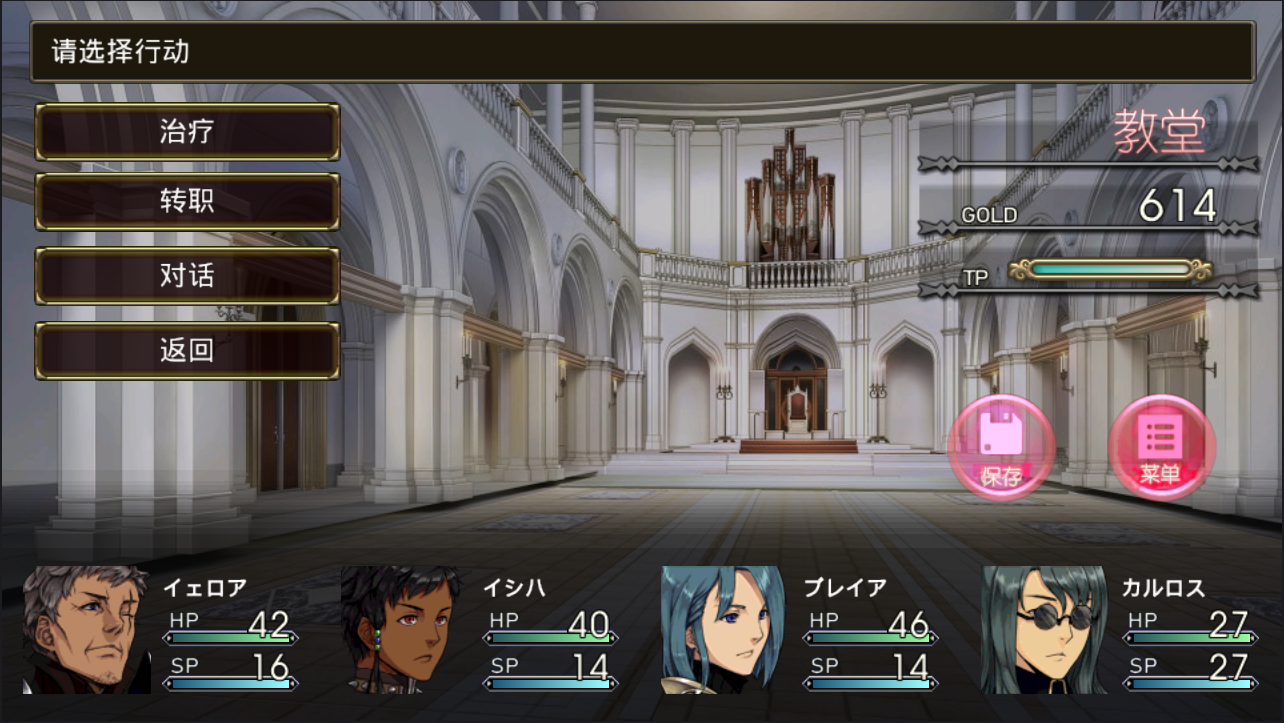Choose party member ブレイア portrait
Image resolution: width=1284 pixels, height=723 pixels.
coord(722,629)
